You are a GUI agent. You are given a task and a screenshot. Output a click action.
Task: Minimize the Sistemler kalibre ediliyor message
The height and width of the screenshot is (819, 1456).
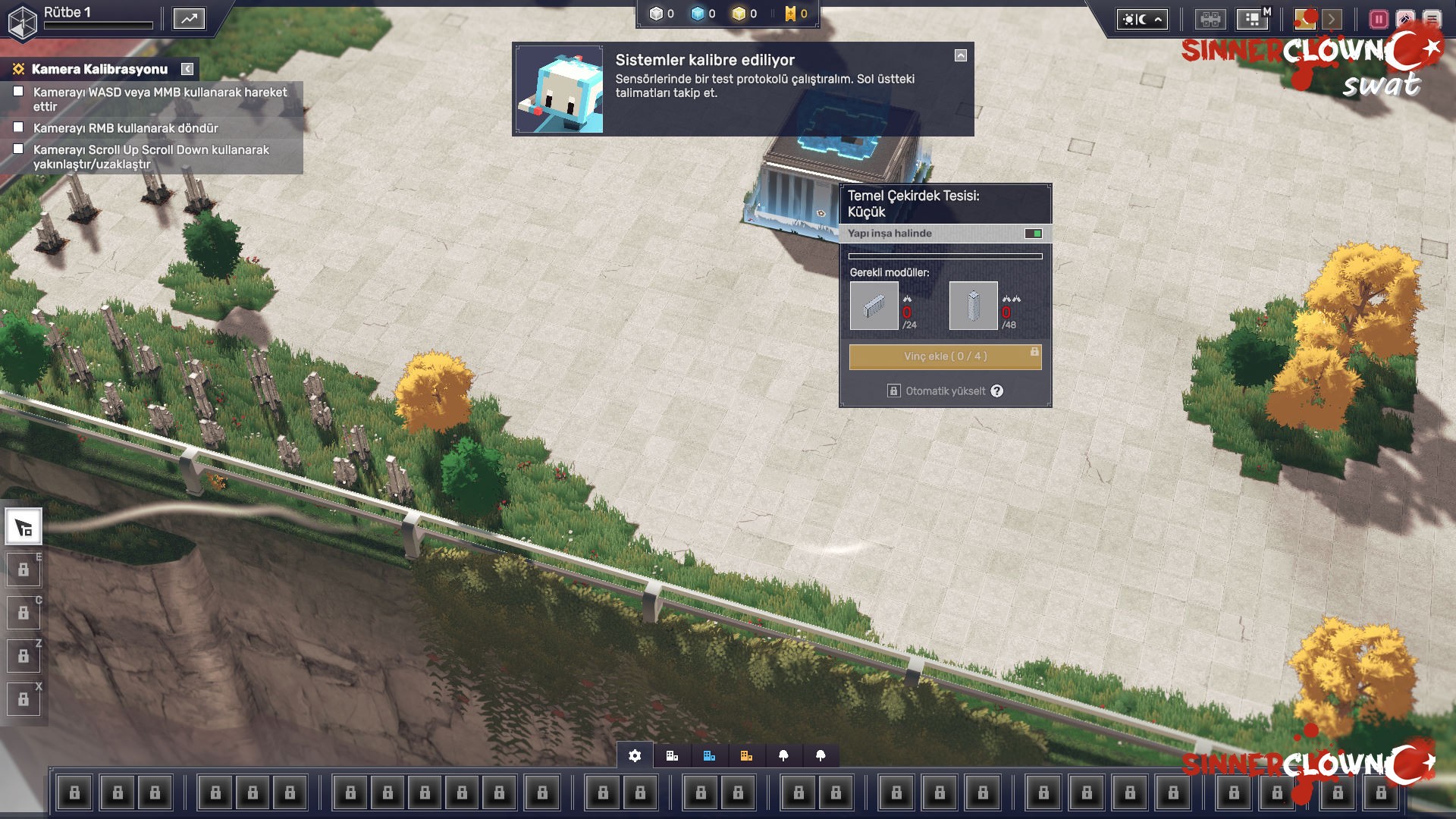click(x=961, y=55)
